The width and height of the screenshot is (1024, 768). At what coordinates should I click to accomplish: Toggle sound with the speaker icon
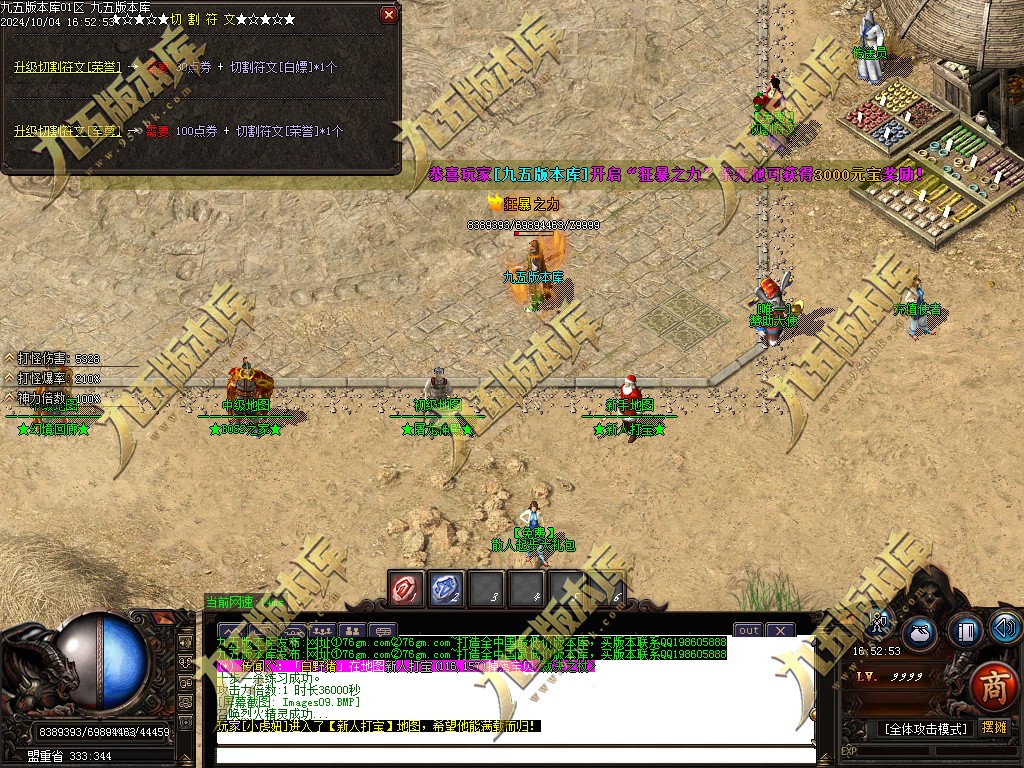coord(1005,629)
